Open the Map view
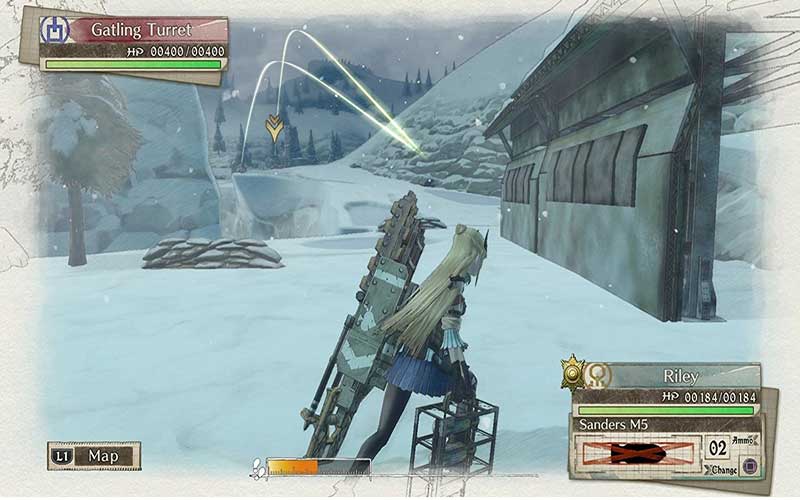The height and width of the screenshot is (500, 800). coord(96,456)
